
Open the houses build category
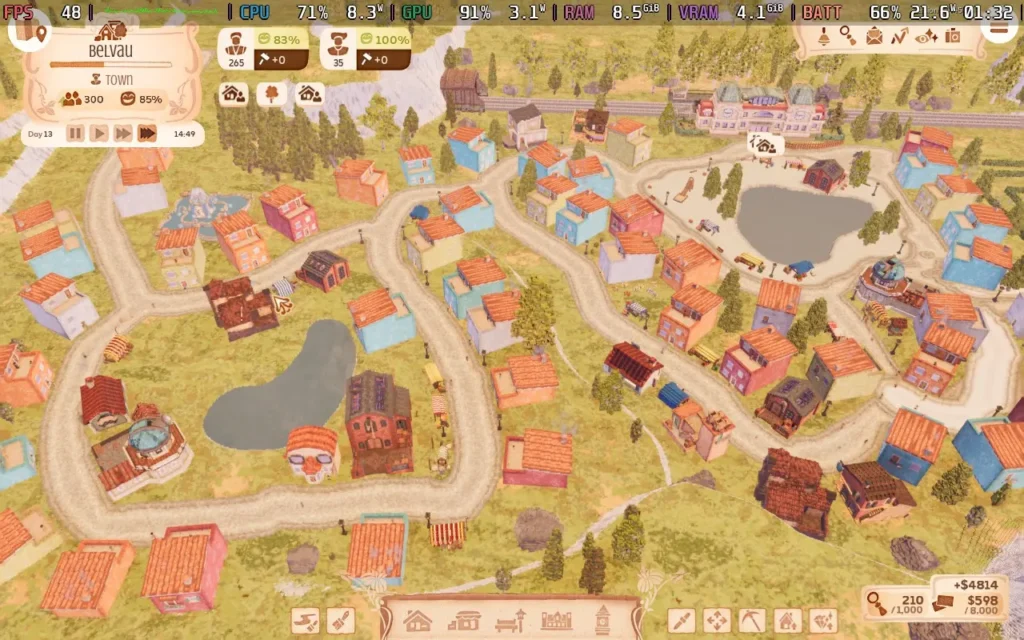[x=417, y=621]
